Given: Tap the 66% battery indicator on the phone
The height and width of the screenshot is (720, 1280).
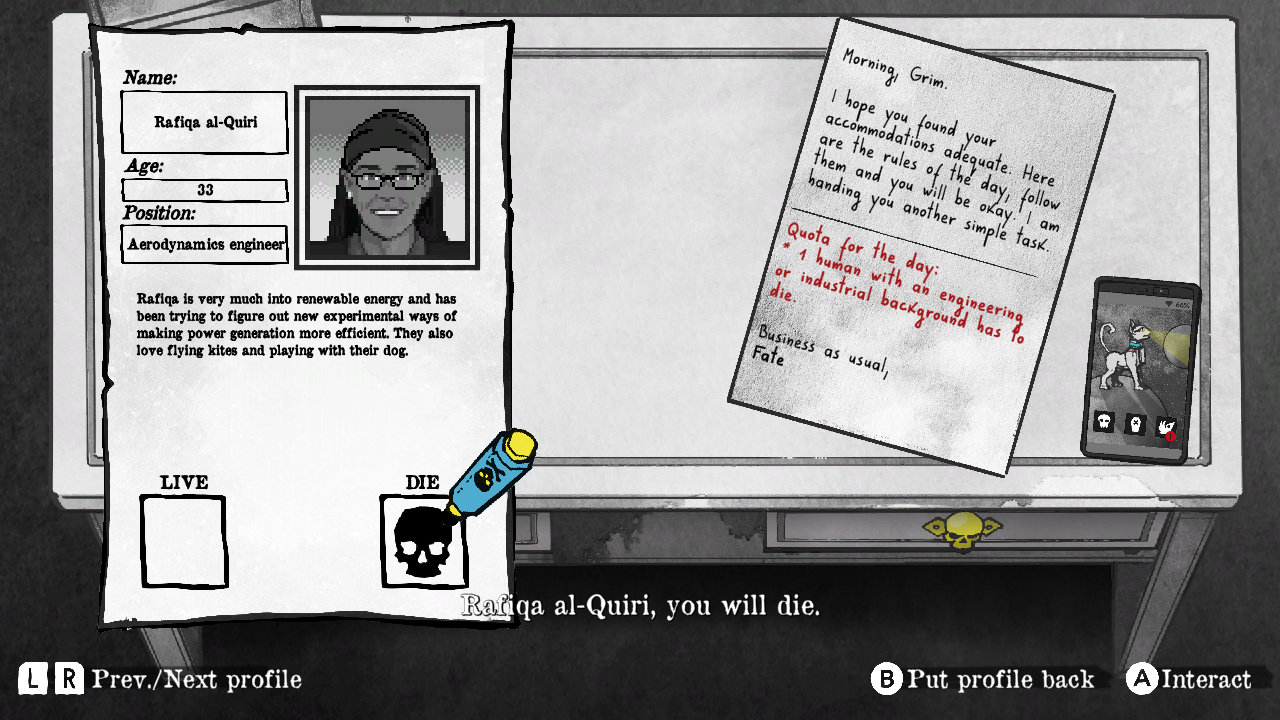Looking at the screenshot, I should [x=1183, y=304].
